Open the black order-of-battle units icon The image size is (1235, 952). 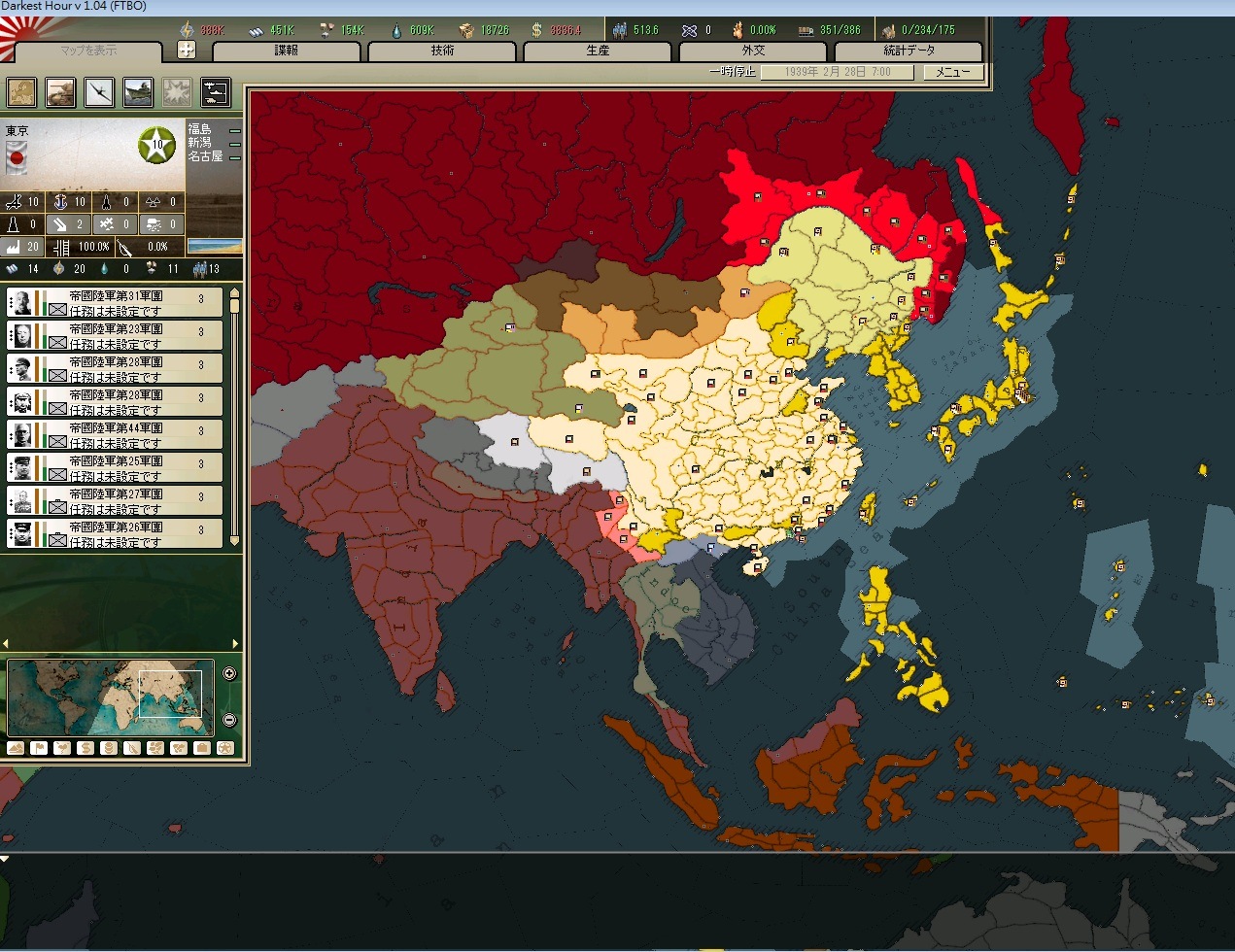click(x=216, y=92)
